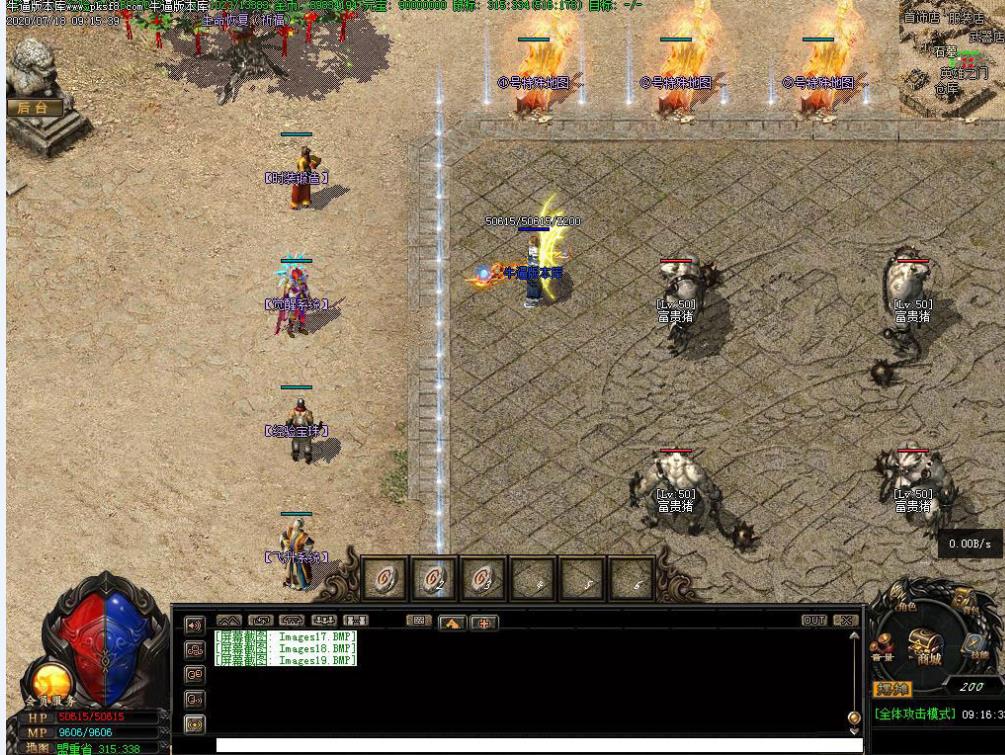Use the item in hotbar slot 3

pos(484,579)
